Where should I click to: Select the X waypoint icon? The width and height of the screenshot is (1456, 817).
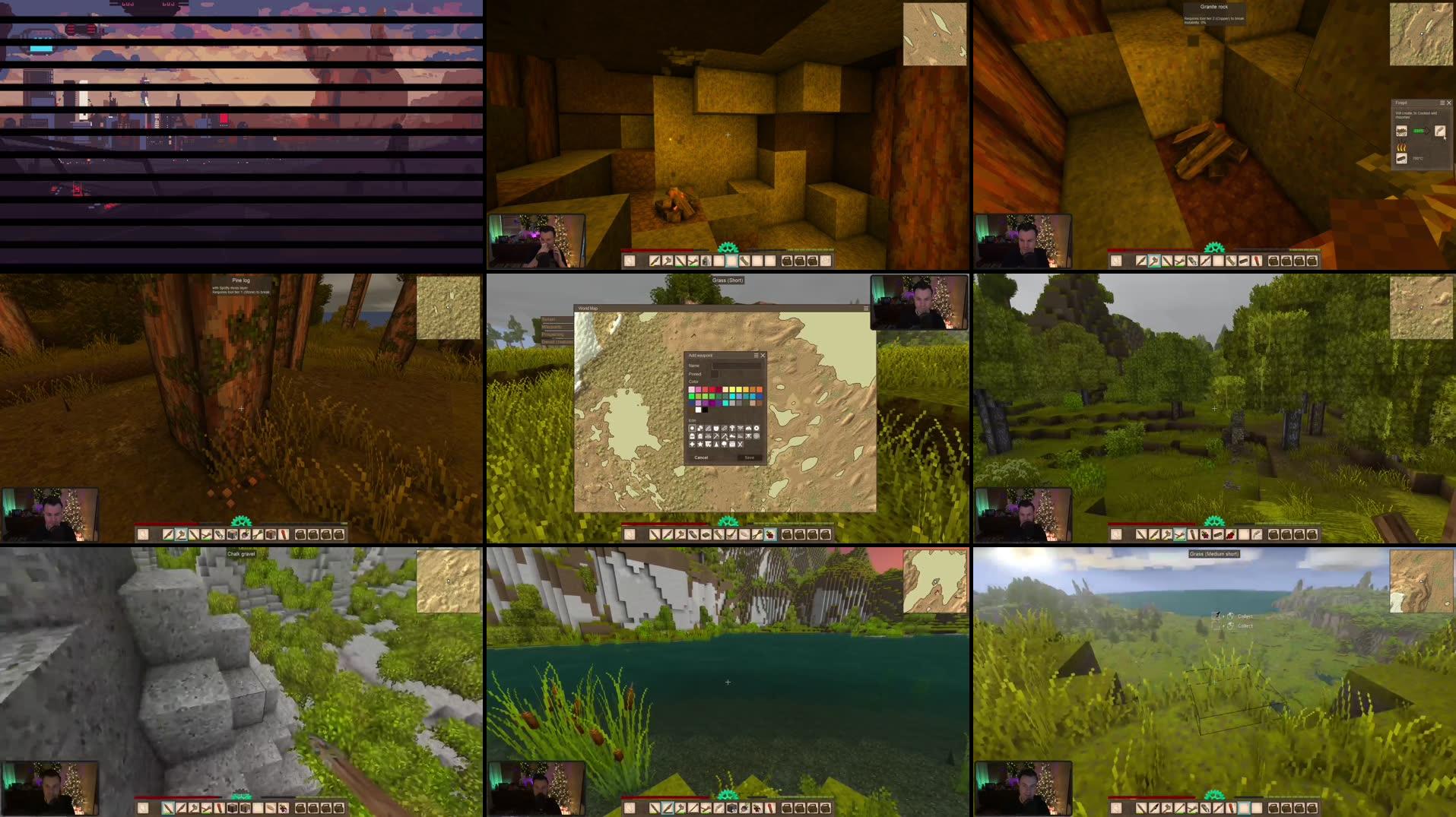[741, 444]
